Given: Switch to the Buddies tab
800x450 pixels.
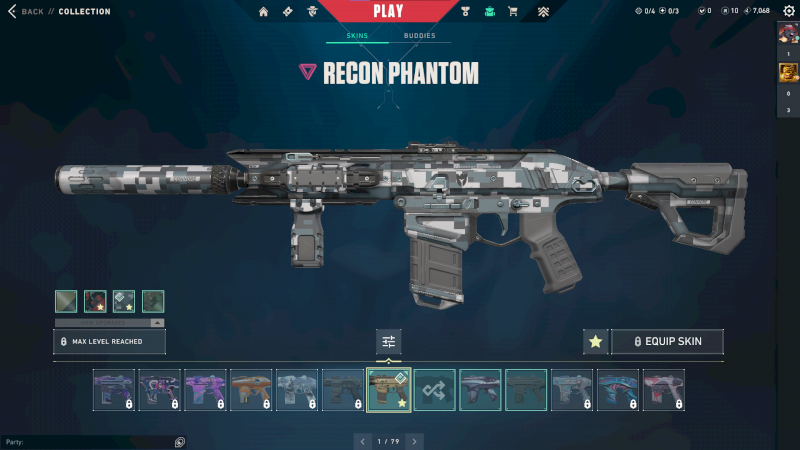Looking at the screenshot, I should point(419,36).
